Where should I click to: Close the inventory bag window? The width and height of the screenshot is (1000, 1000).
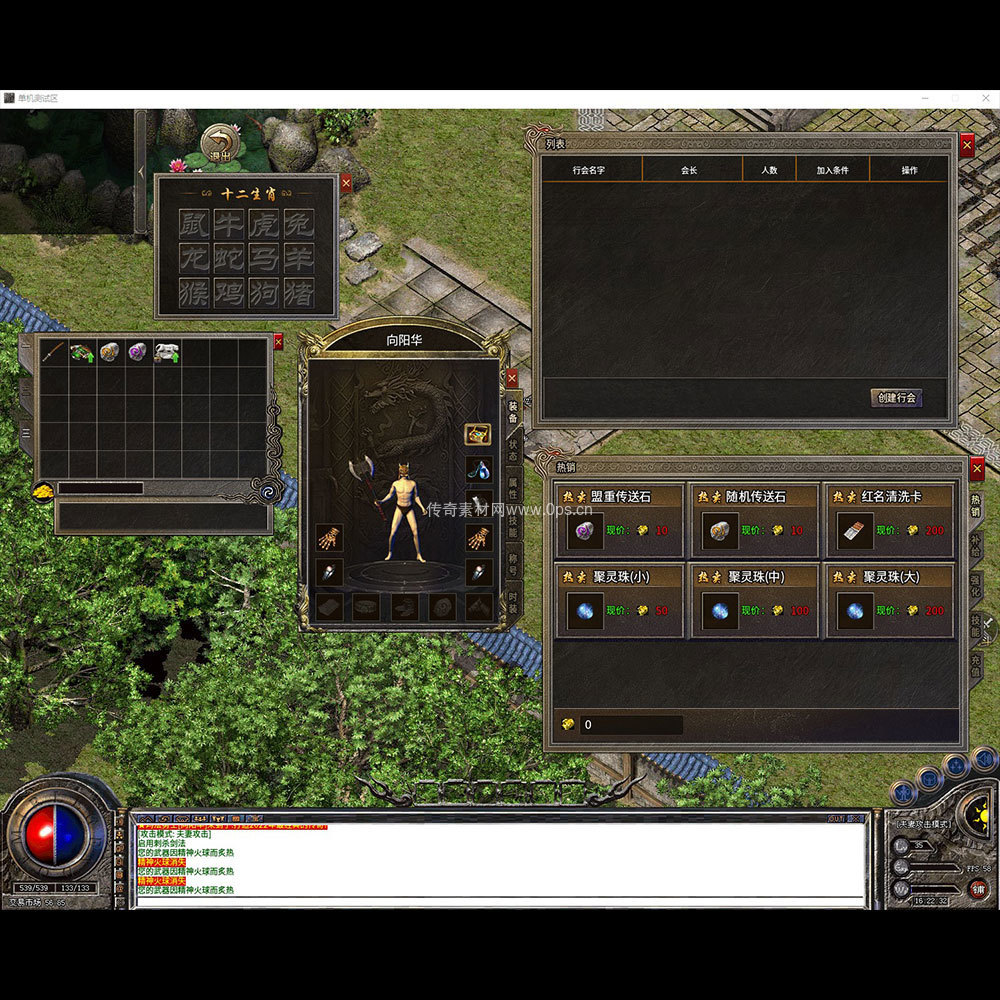(278, 342)
